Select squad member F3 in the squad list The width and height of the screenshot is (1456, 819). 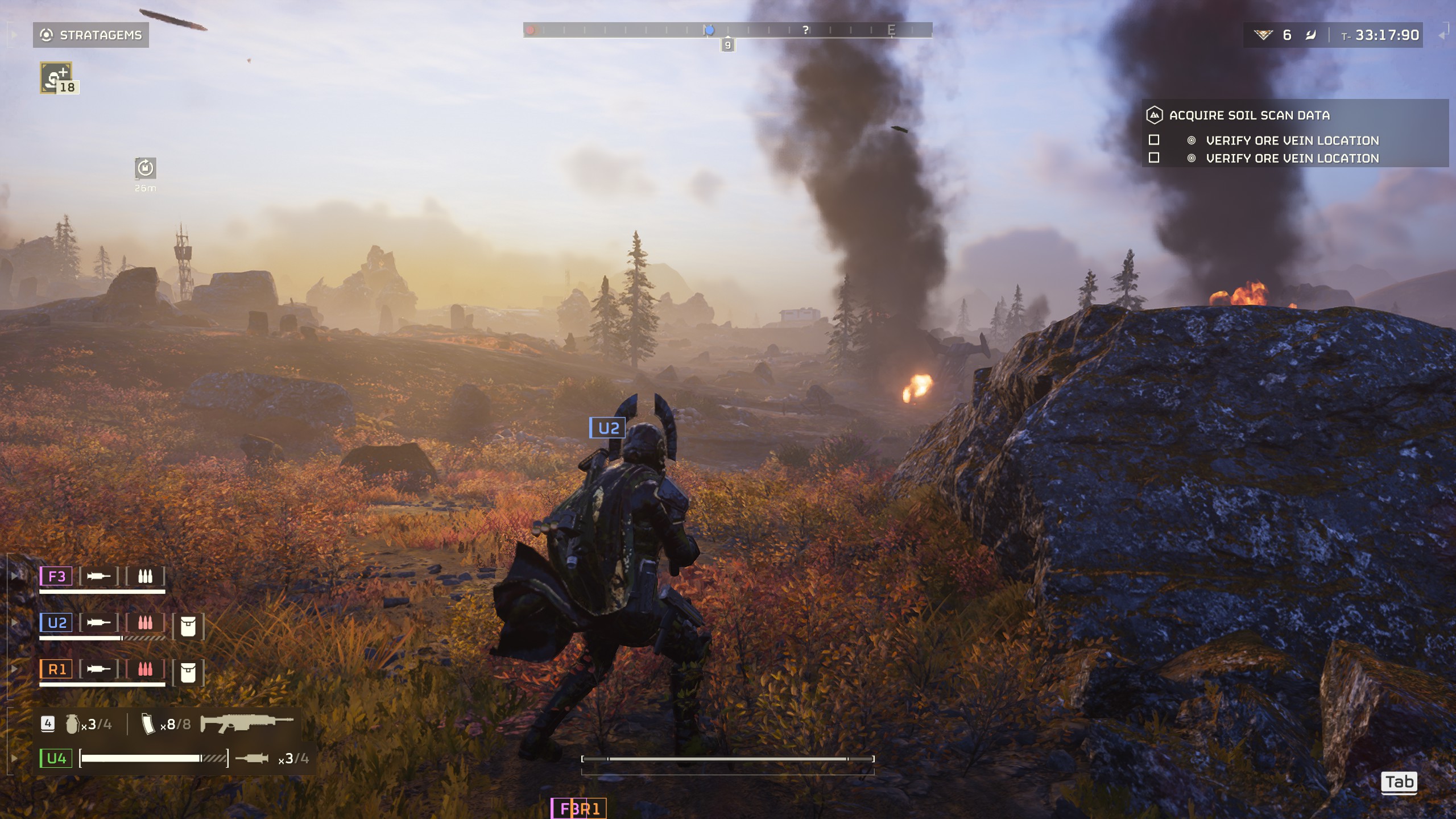[x=56, y=576]
